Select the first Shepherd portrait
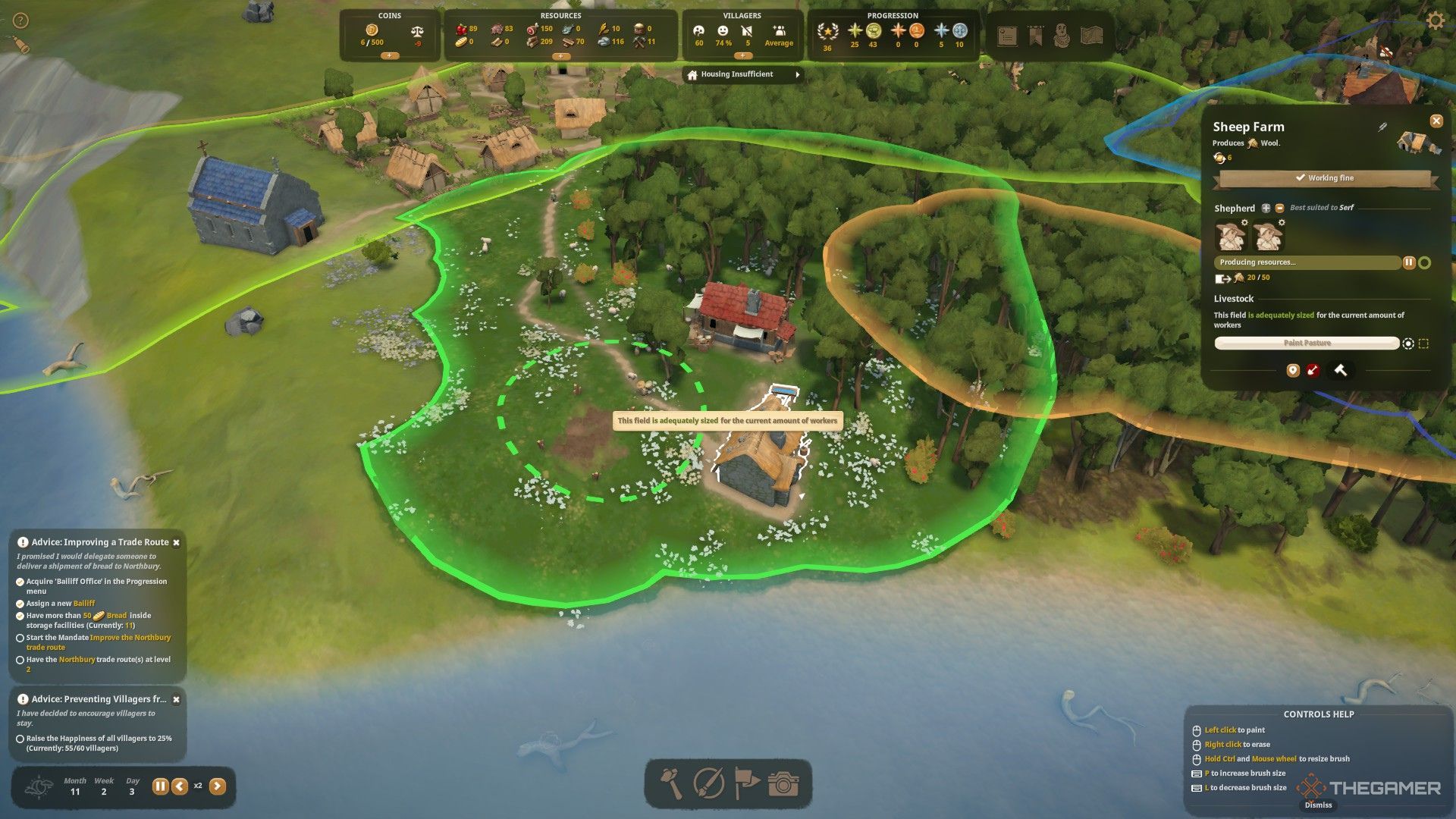The width and height of the screenshot is (1456, 819). pos(1230,236)
